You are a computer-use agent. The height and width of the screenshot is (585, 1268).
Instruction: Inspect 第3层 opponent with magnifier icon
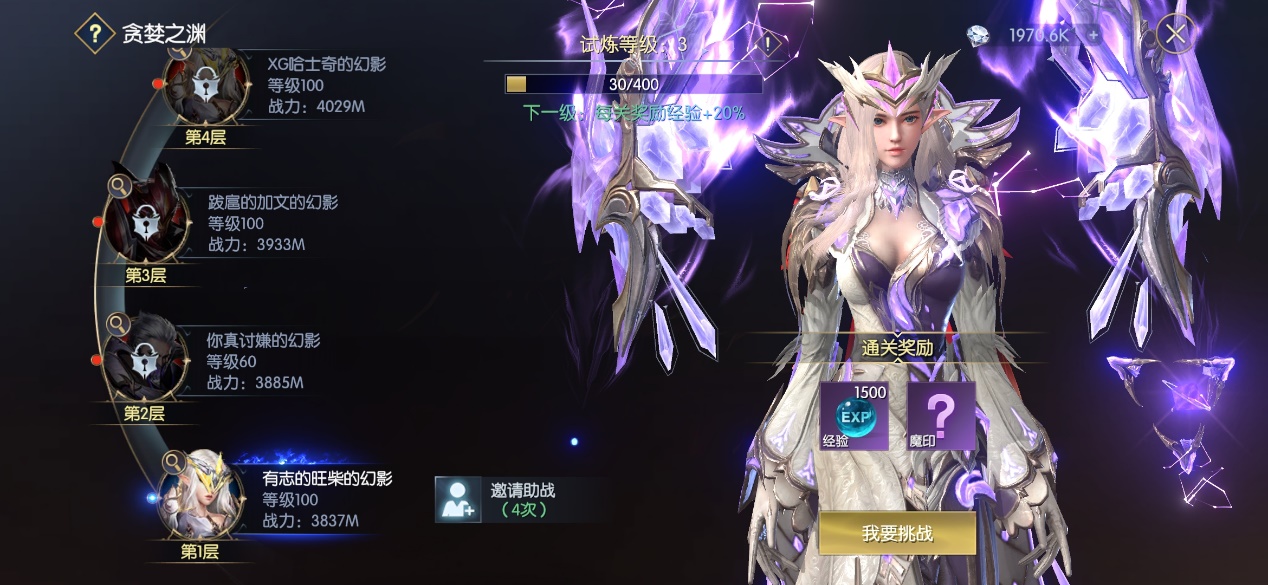tap(118, 185)
